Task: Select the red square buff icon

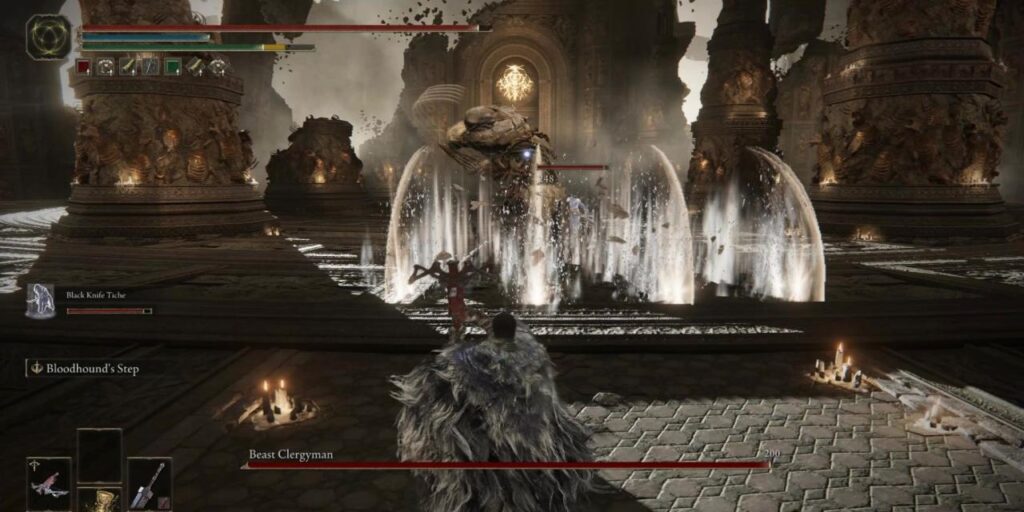Action: pos(84,67)
